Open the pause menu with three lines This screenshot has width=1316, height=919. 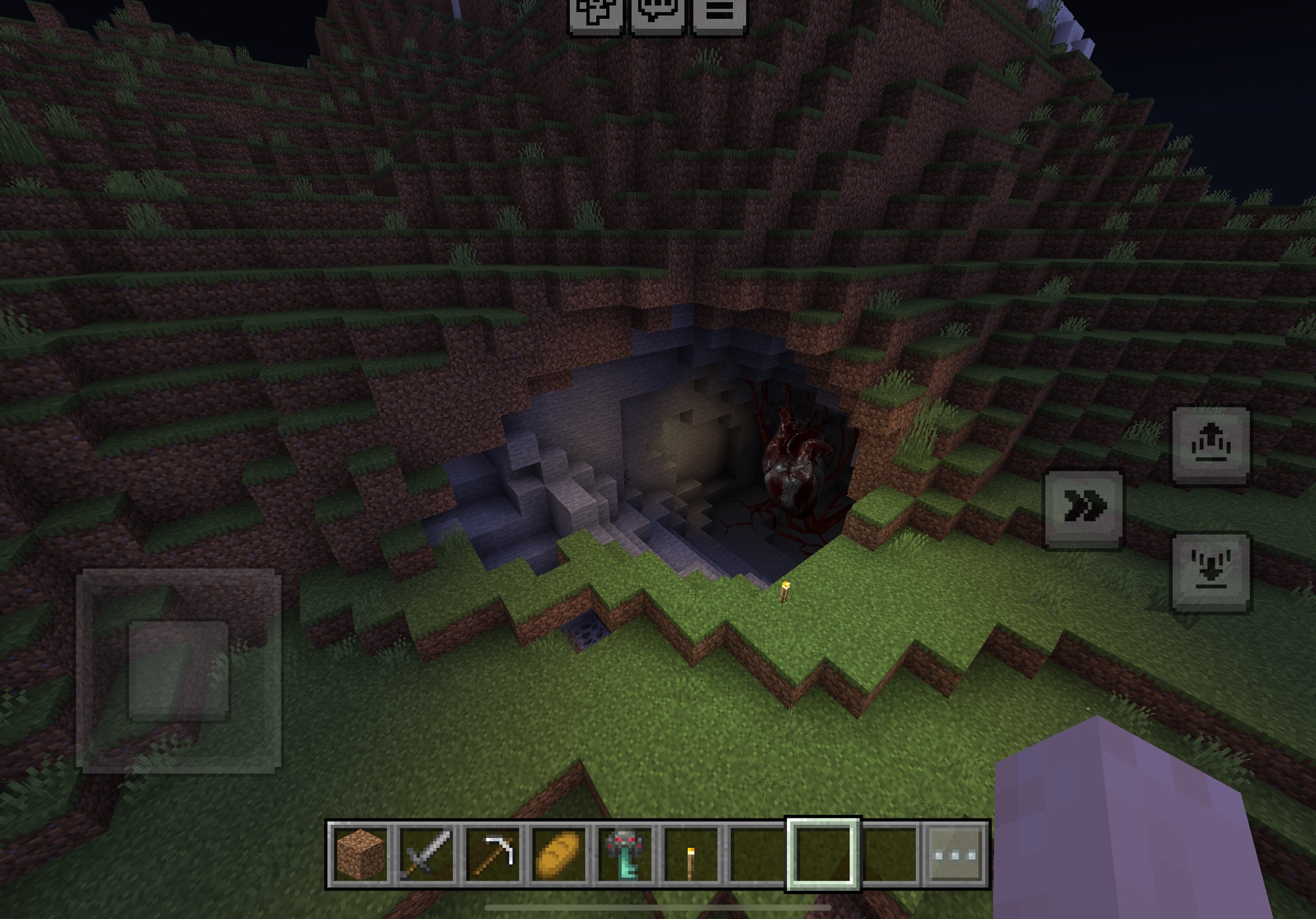pos(720,13)
